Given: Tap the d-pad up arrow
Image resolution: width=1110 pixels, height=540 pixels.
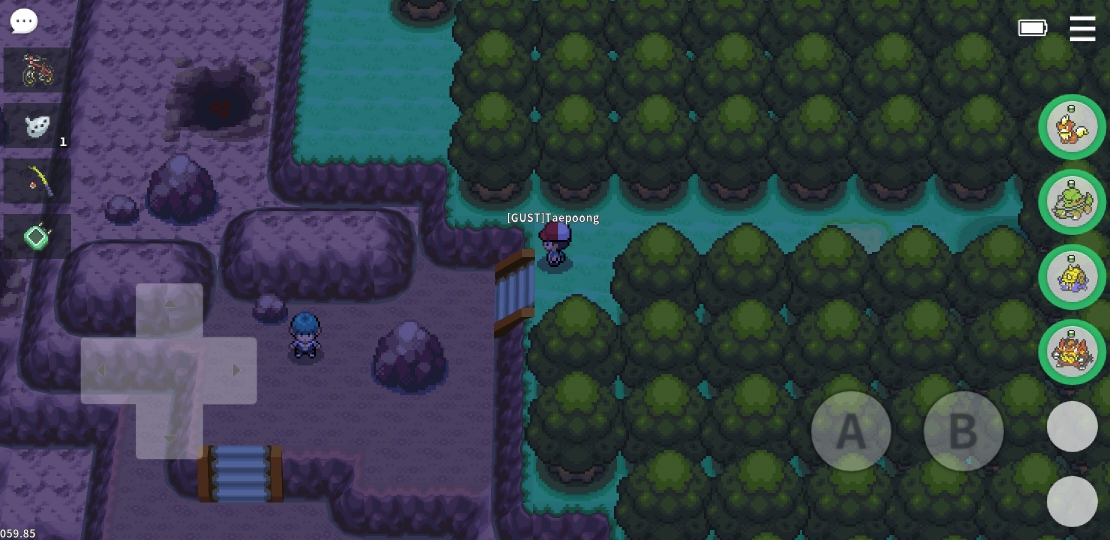Looking at the screenshot, I should click(169, 305).
